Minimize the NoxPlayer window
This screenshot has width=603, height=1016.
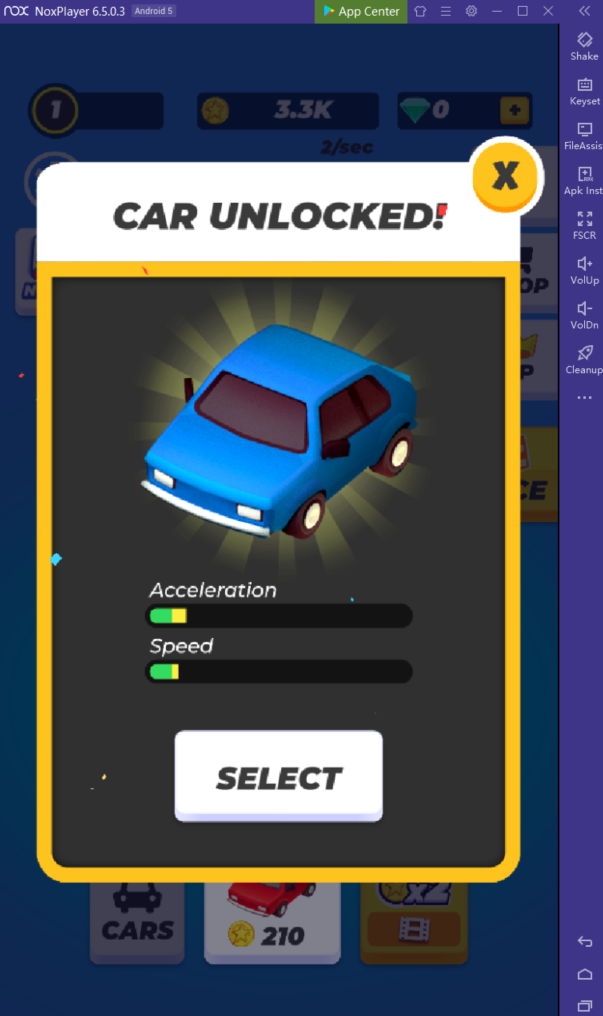point(497,11)
